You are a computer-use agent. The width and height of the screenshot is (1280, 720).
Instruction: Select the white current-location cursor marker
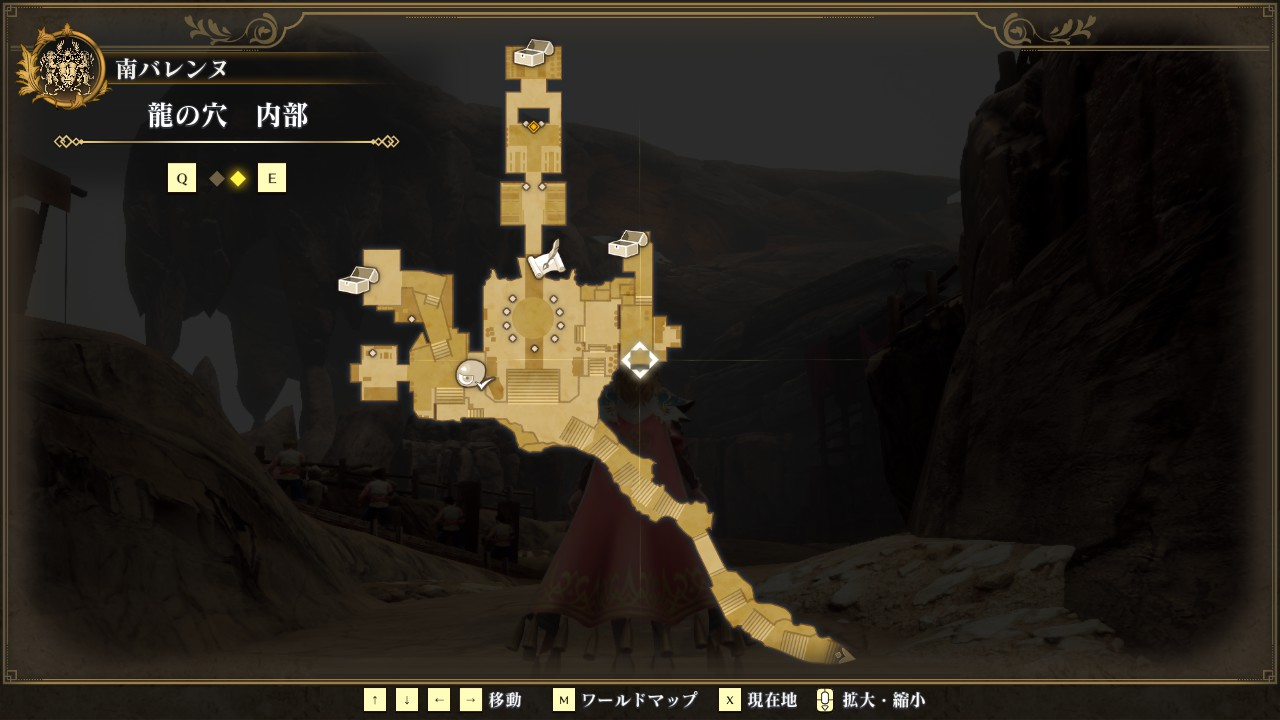(x=639, y=360)
